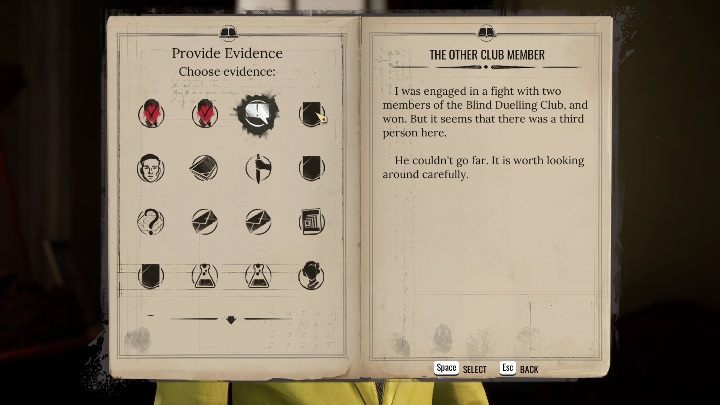Select the dagger evidence icon
The width and height of the screenshot is (720, 405).
[258, 168]
